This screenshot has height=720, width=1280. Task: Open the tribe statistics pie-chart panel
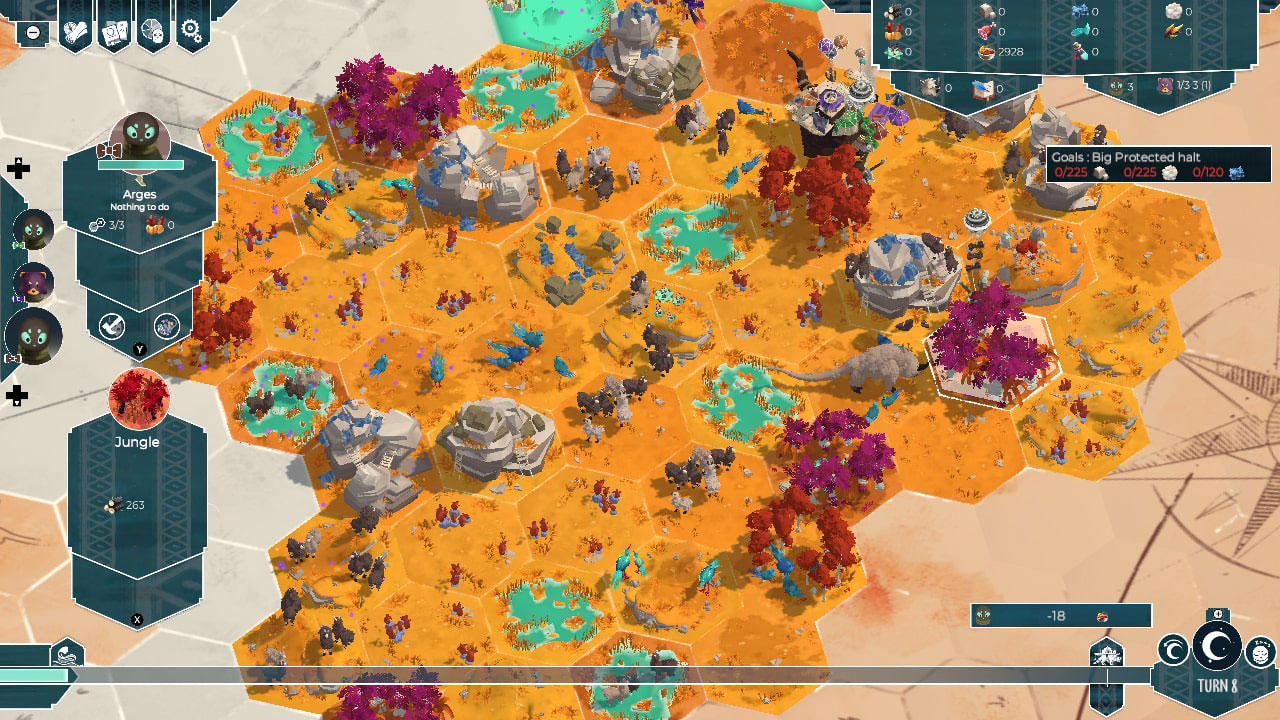151,31
